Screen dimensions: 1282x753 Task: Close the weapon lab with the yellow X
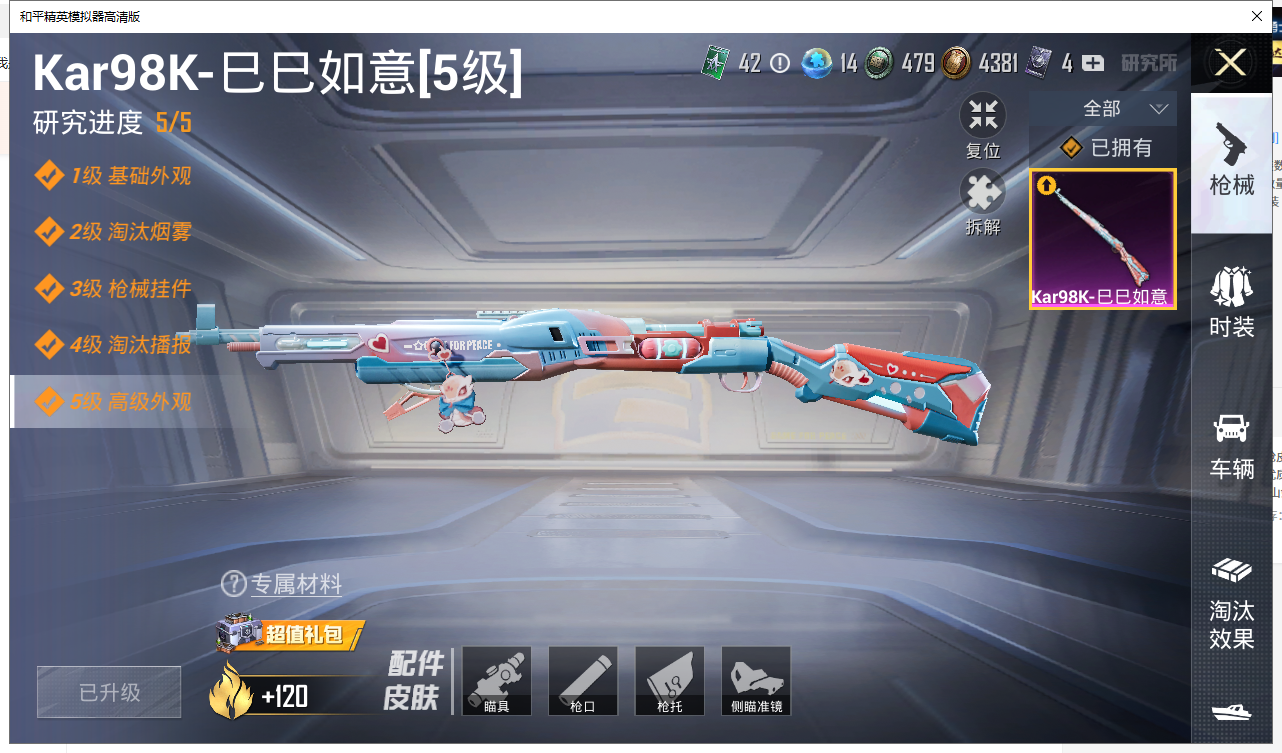(x=1230, y=64)
